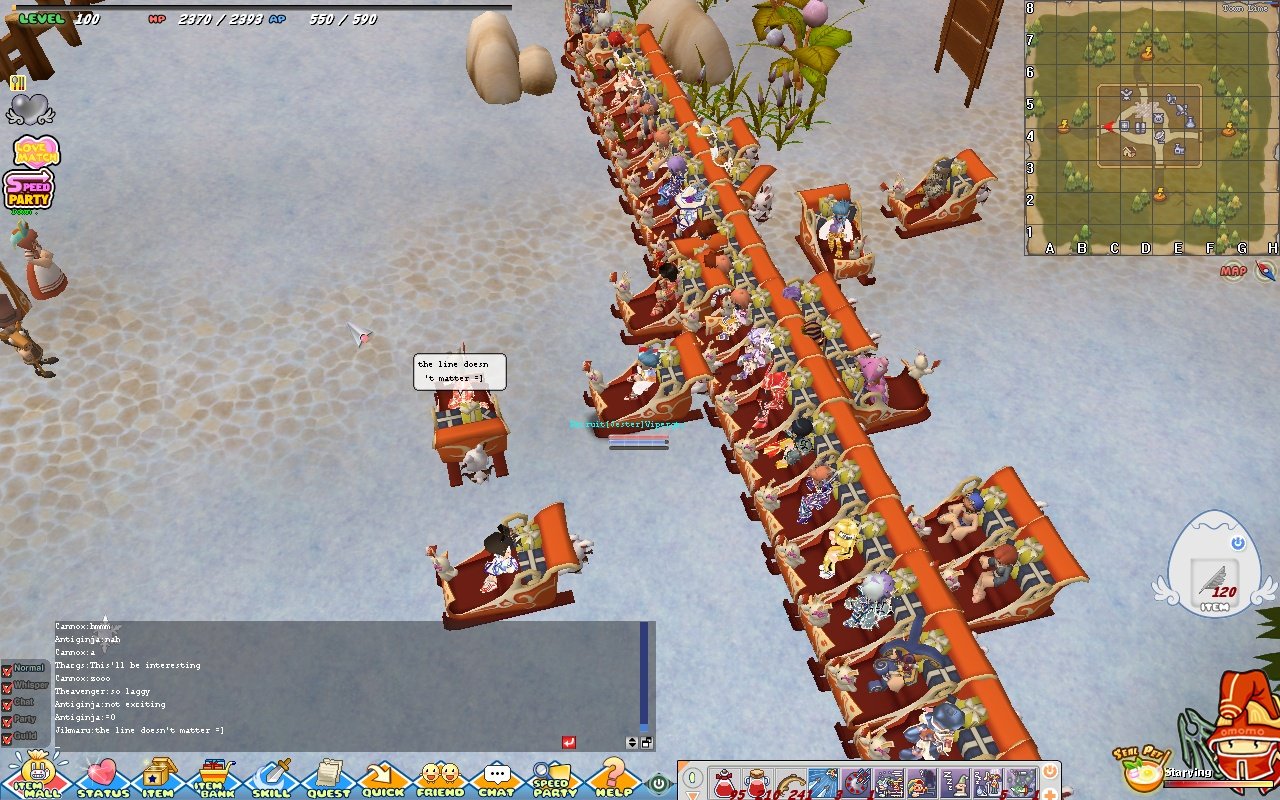This screenshot has height=800, width=1280.
Task: Disable the Party chat filter
Action: coord(7,722)
